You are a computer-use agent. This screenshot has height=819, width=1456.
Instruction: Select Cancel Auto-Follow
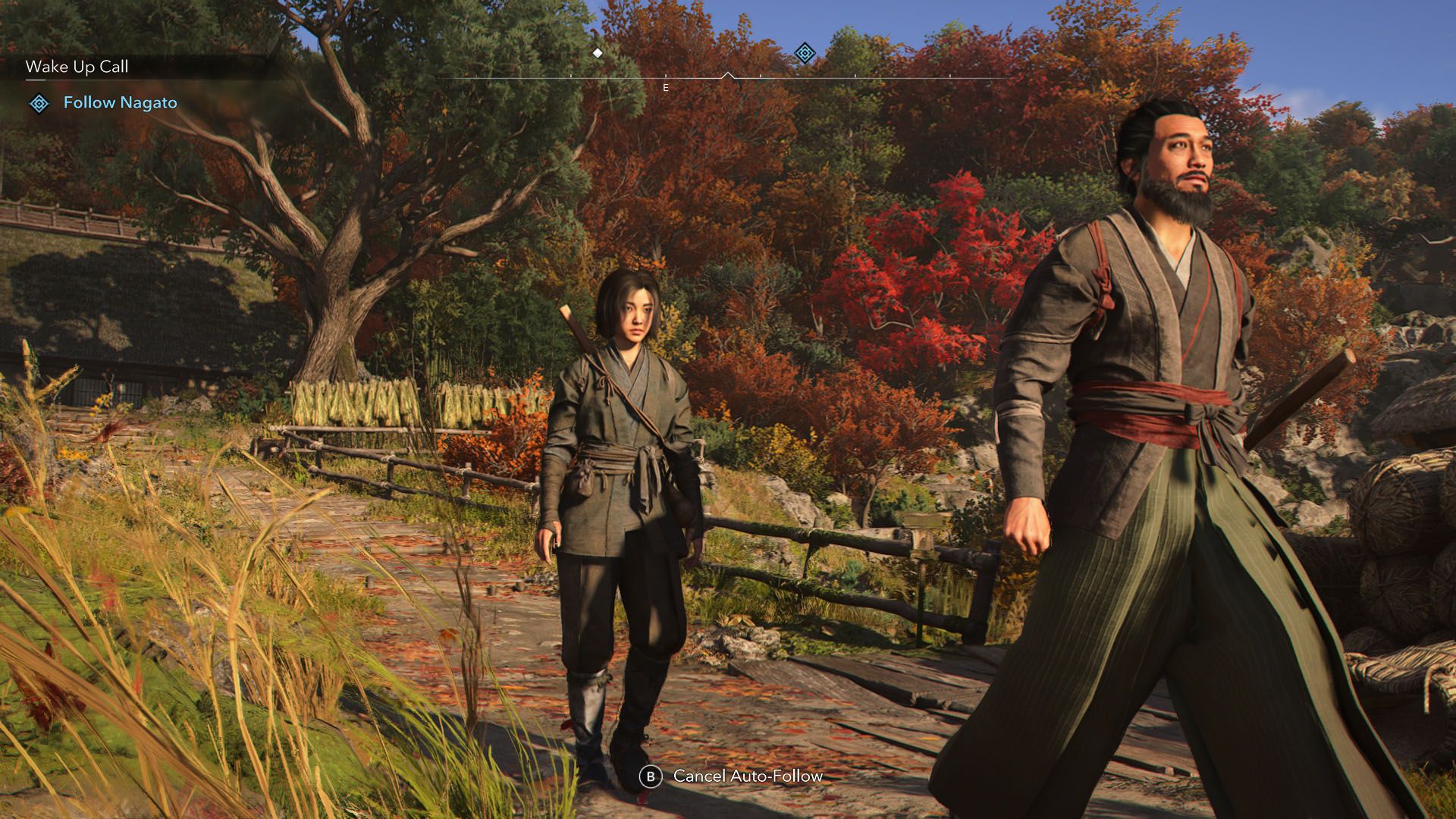[745, 777]
